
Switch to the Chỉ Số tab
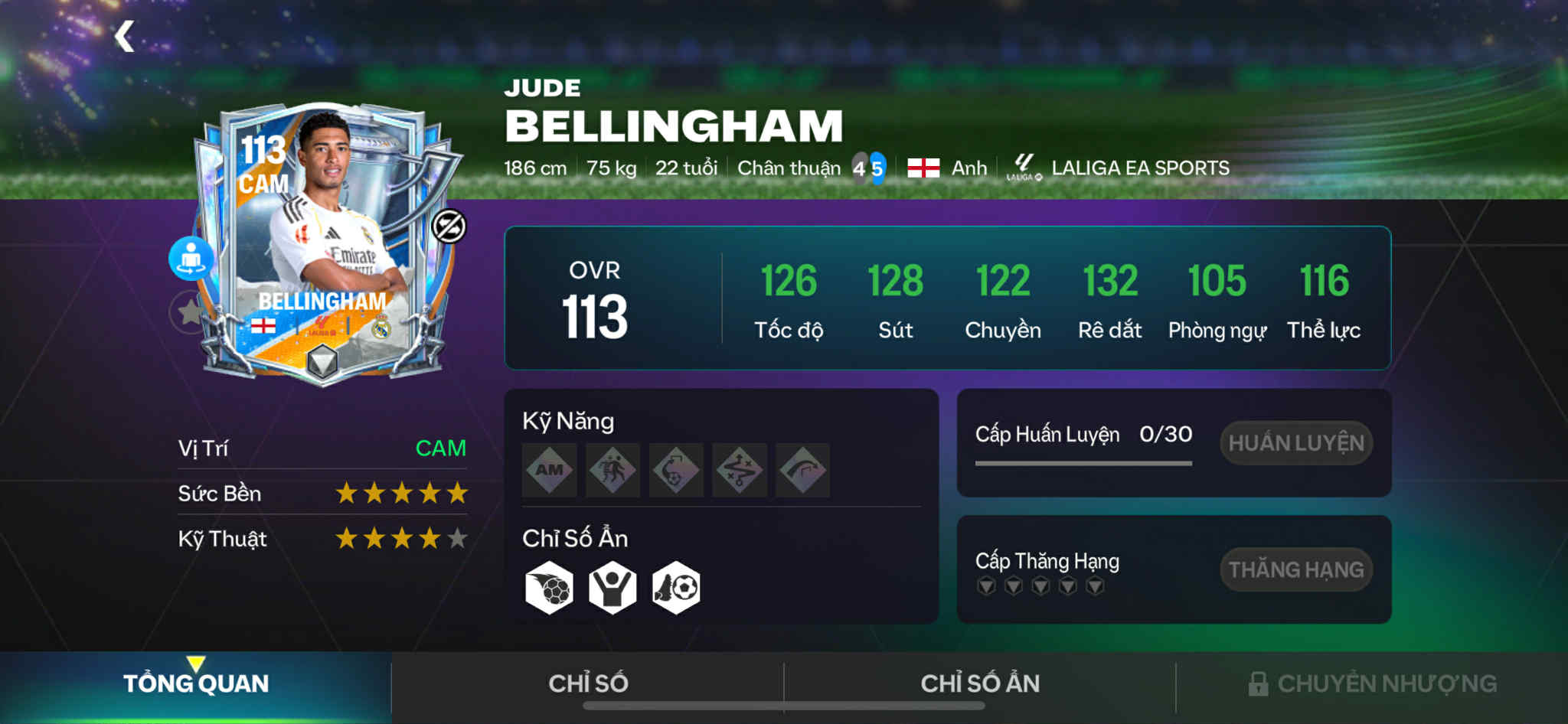click(588, 683)
